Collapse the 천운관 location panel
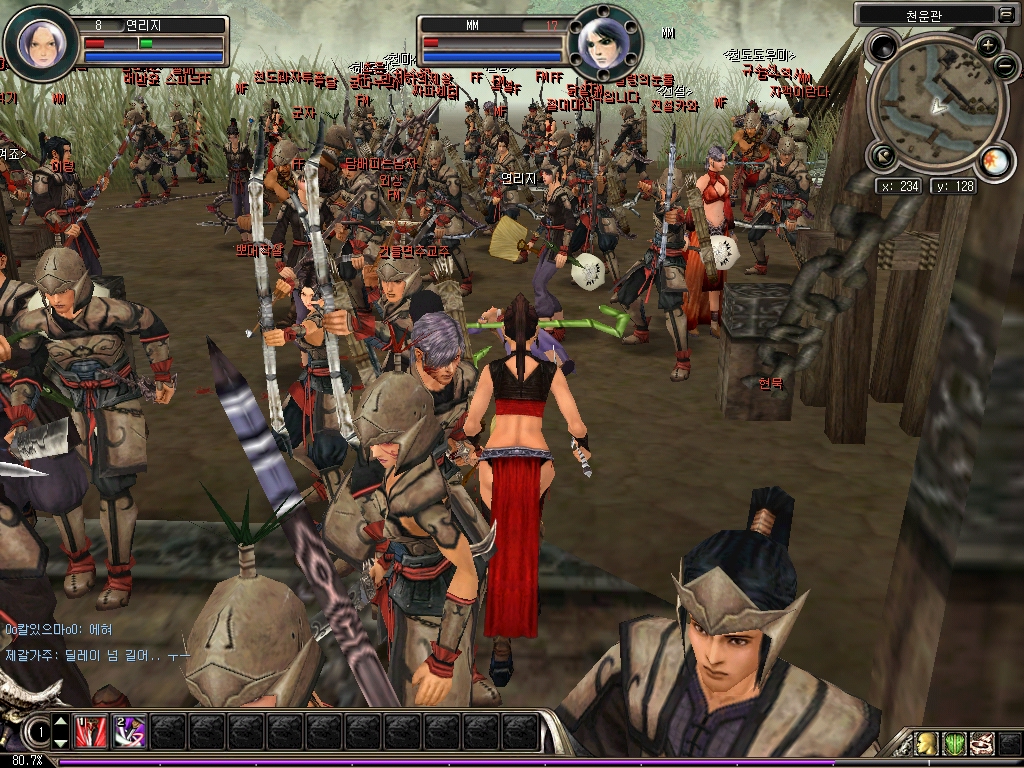Viewport: 1024px width, 768px height. click(x=1005, y=14)
